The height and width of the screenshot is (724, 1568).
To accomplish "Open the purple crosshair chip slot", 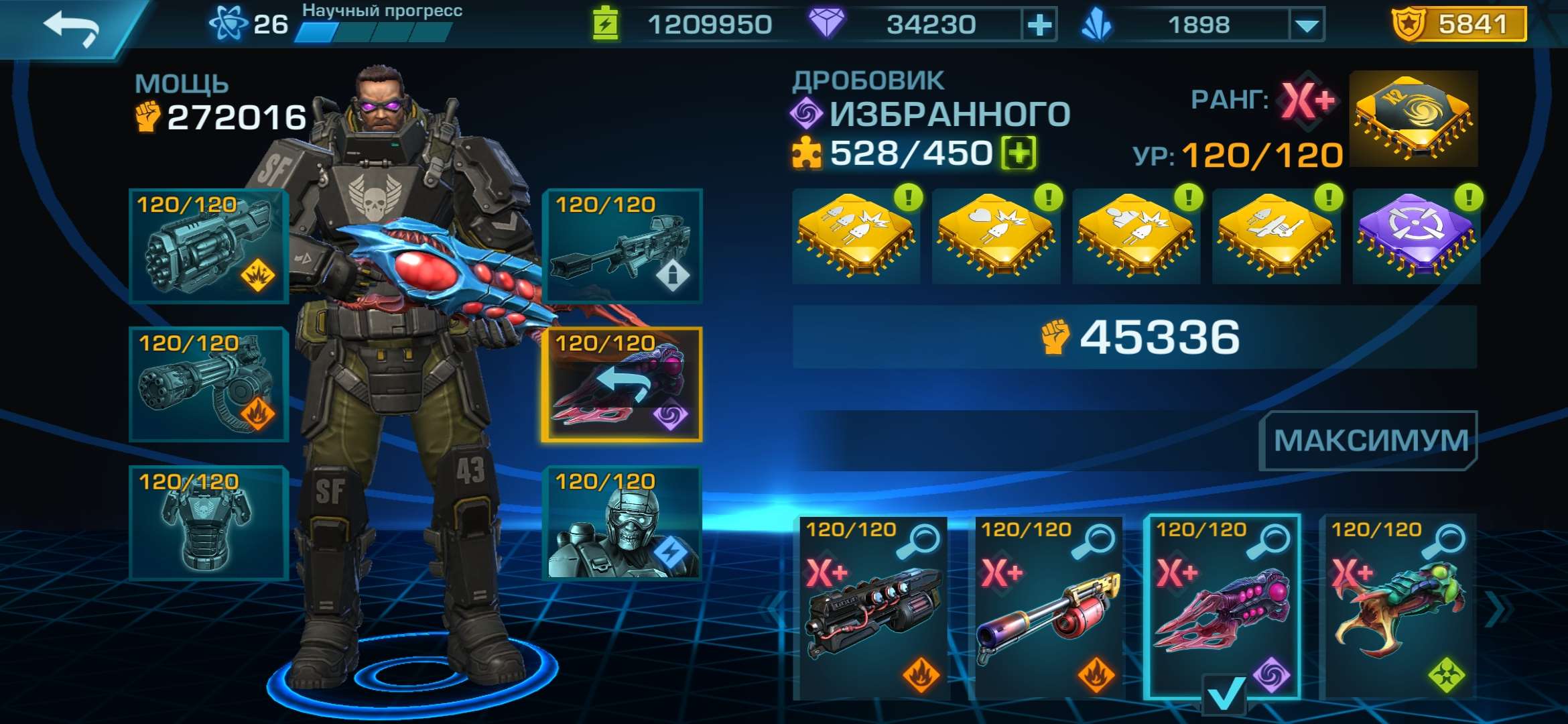I will [1415, 236].
